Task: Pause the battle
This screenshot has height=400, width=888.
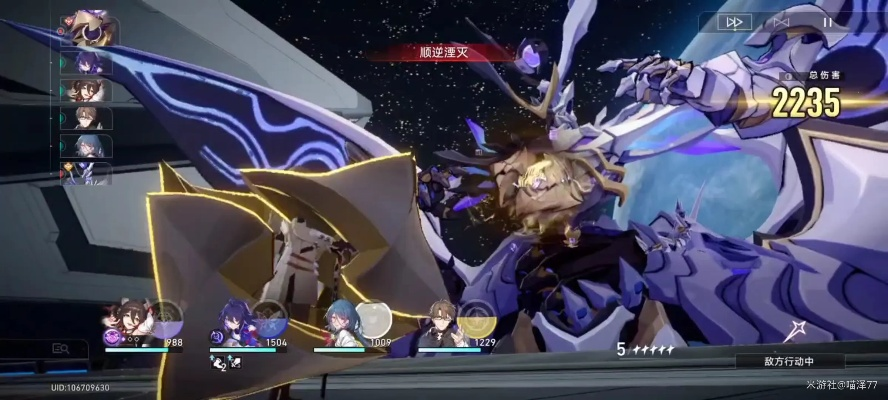Action: [827, 22]
